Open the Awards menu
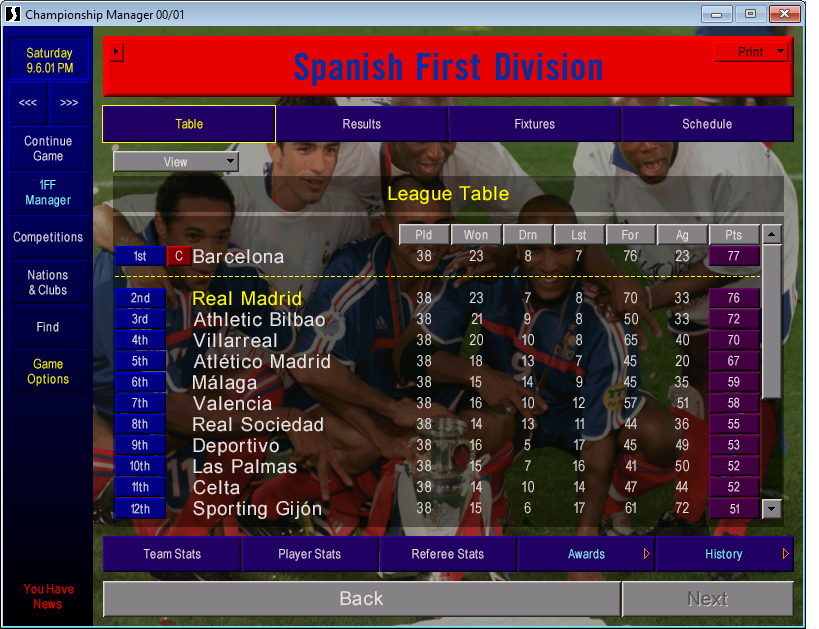The image size is (819, 629). tap(586, 554)
